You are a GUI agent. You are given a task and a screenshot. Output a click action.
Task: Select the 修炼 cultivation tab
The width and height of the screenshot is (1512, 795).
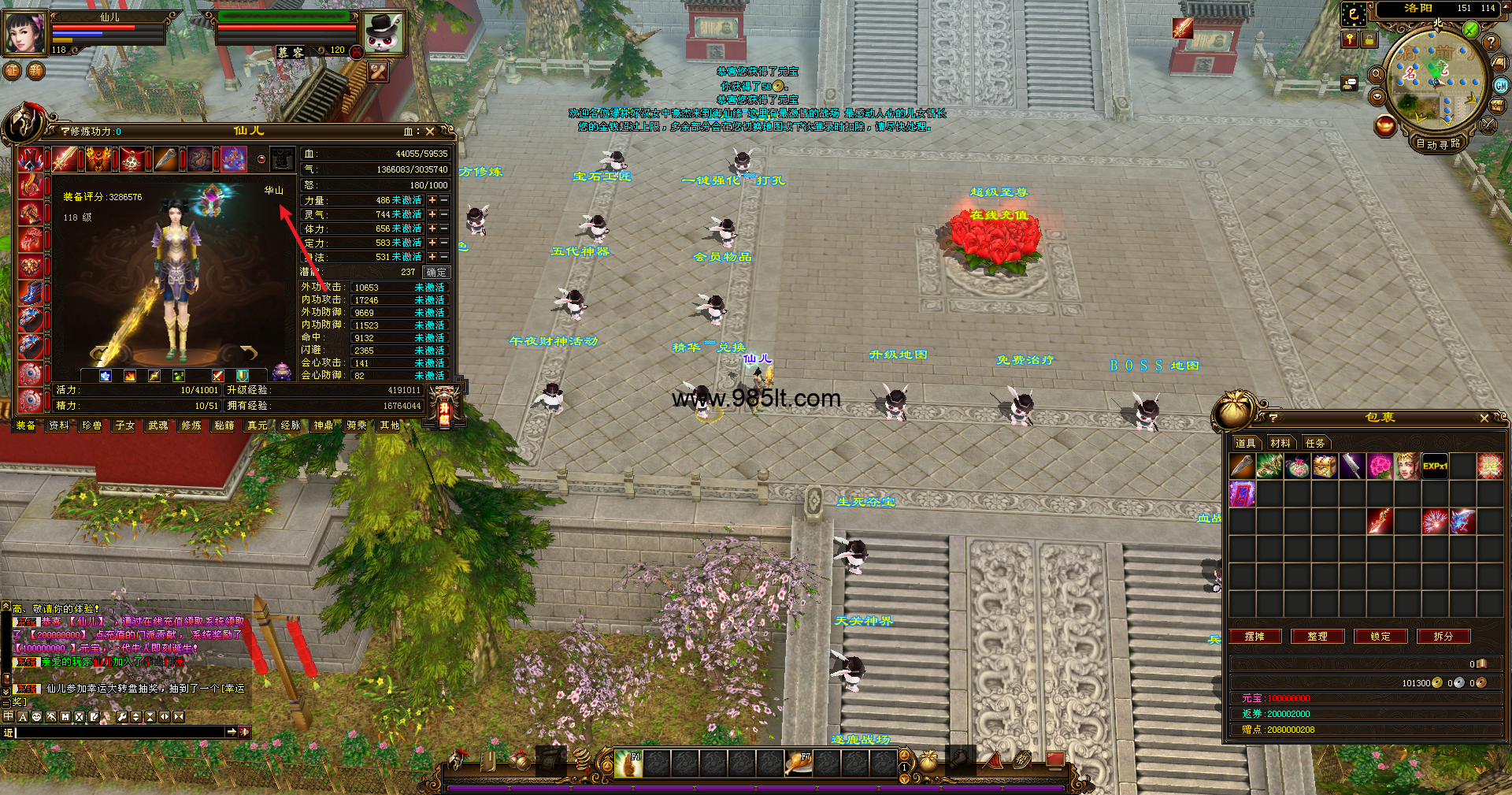pyautogui.click(x=191, y=425)
